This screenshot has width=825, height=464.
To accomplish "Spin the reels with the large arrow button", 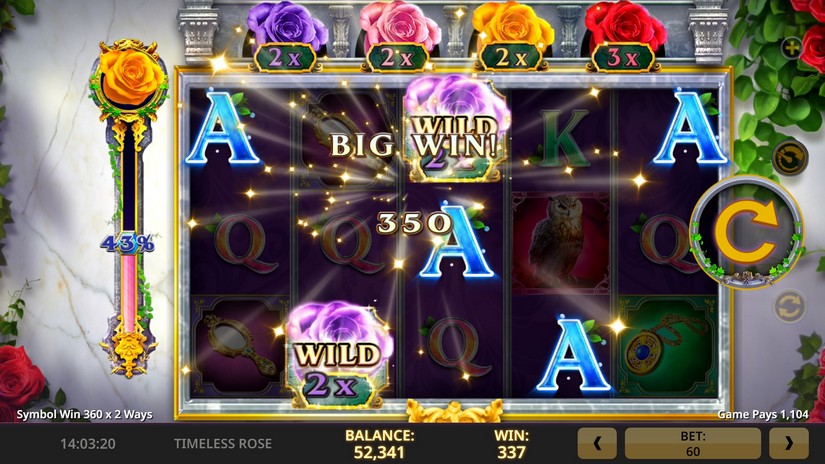I will coord(745,234).
